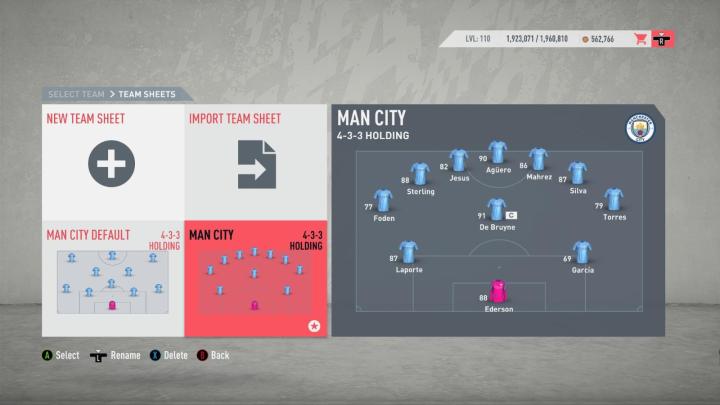Pick Jesus from the lineup

(x=459, y=160)
